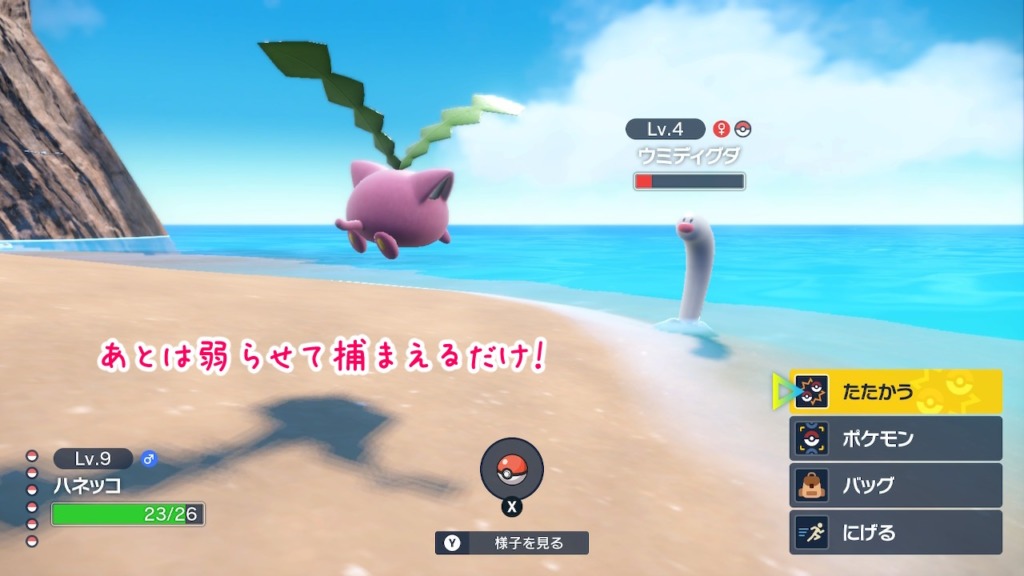Open the バッグ menu
This screenshot has height=576, width=1024.
(x=896, y=485)
